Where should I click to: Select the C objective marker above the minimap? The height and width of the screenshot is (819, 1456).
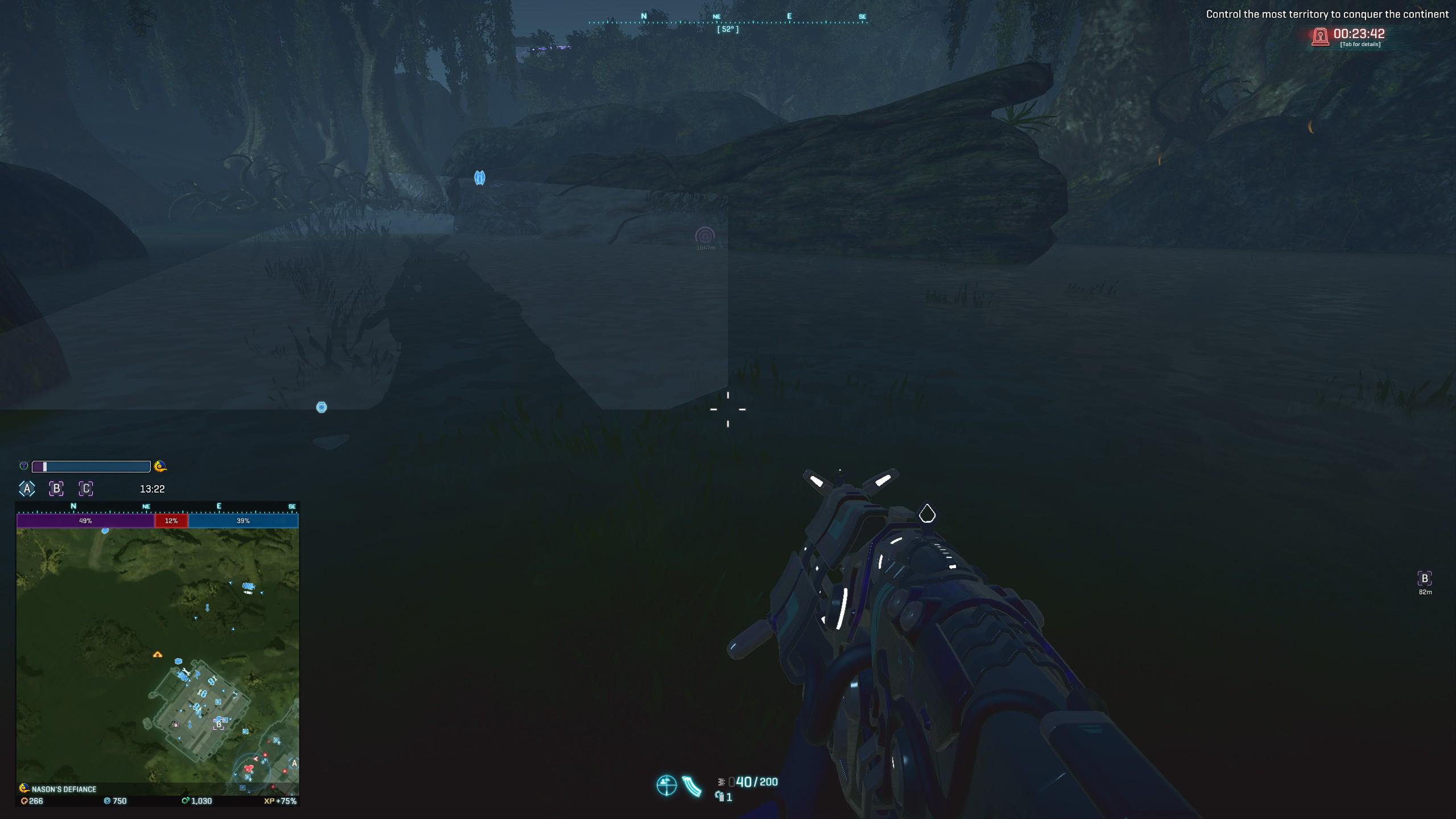pos(86,488)
